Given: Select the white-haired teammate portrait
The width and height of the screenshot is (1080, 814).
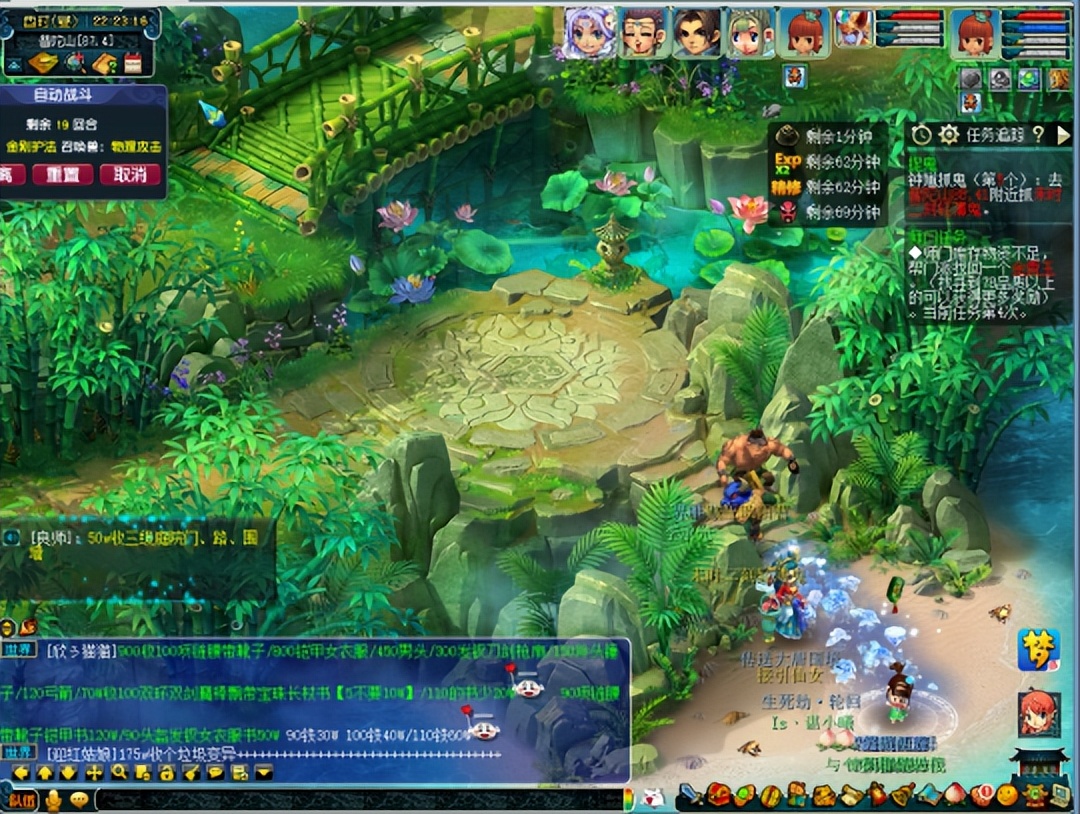Looking at the screenshot, I should point(589,33).
